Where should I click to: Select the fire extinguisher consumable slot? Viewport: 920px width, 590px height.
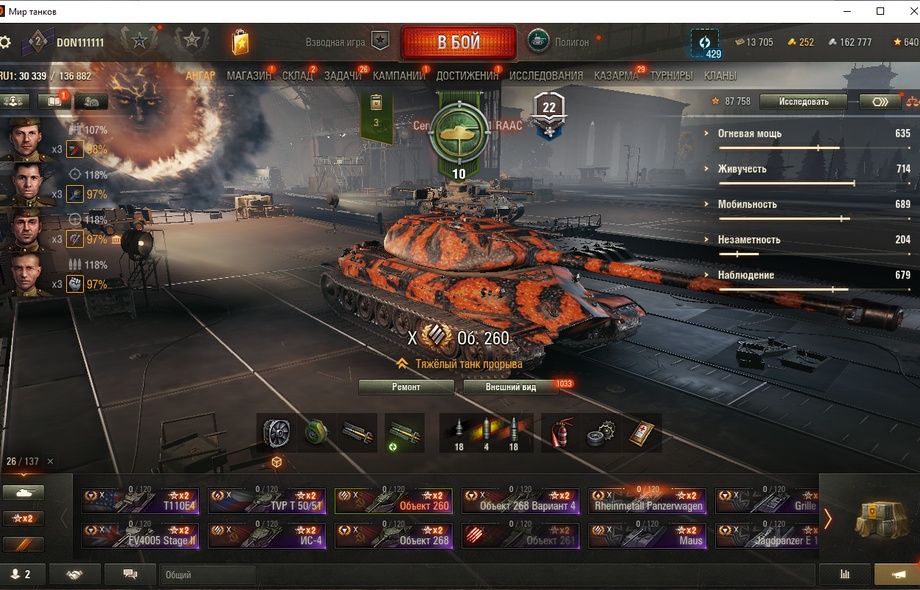point(564,432)
